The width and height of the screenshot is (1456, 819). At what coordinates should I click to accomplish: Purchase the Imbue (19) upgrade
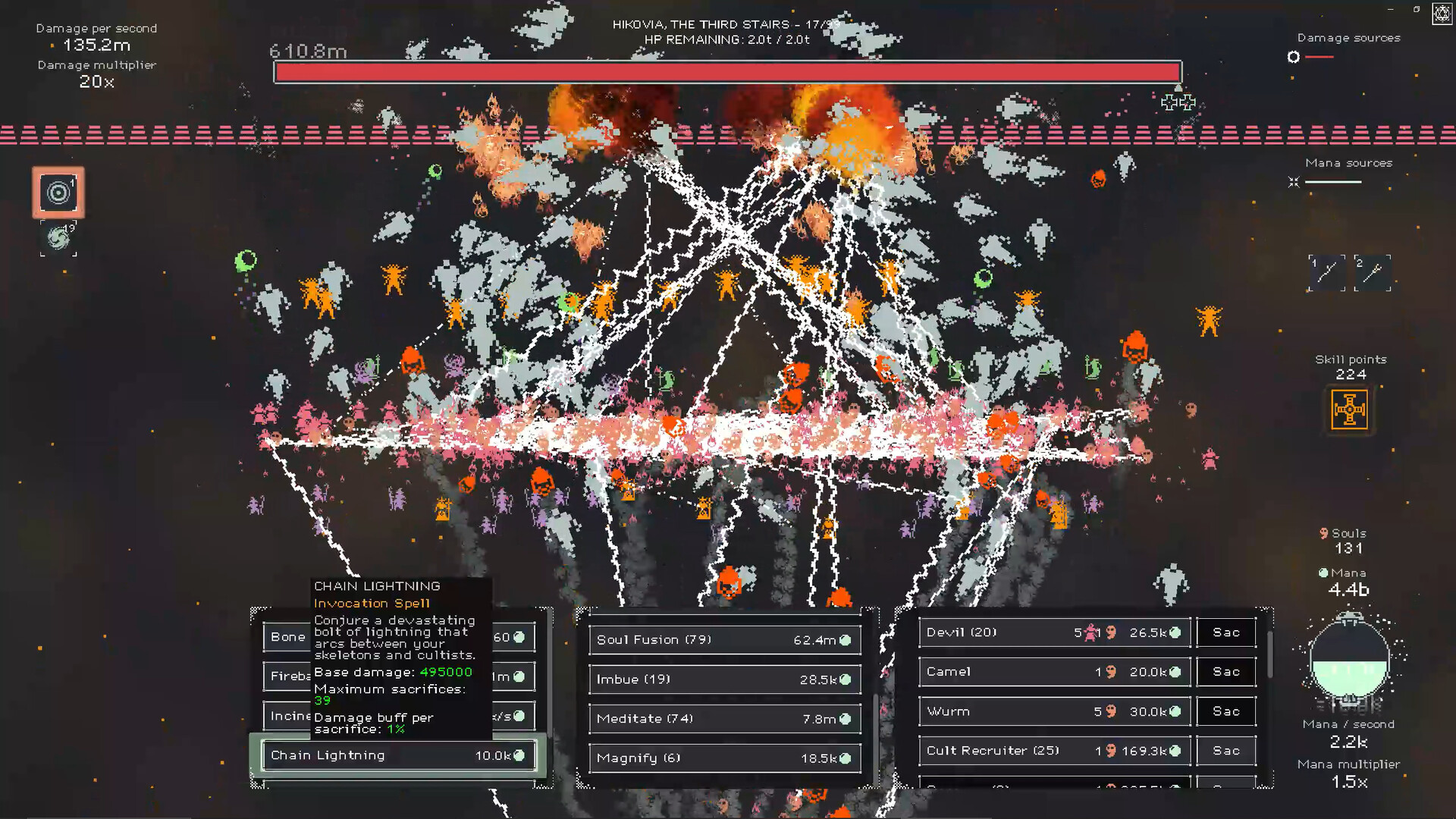tap(724, 679)
